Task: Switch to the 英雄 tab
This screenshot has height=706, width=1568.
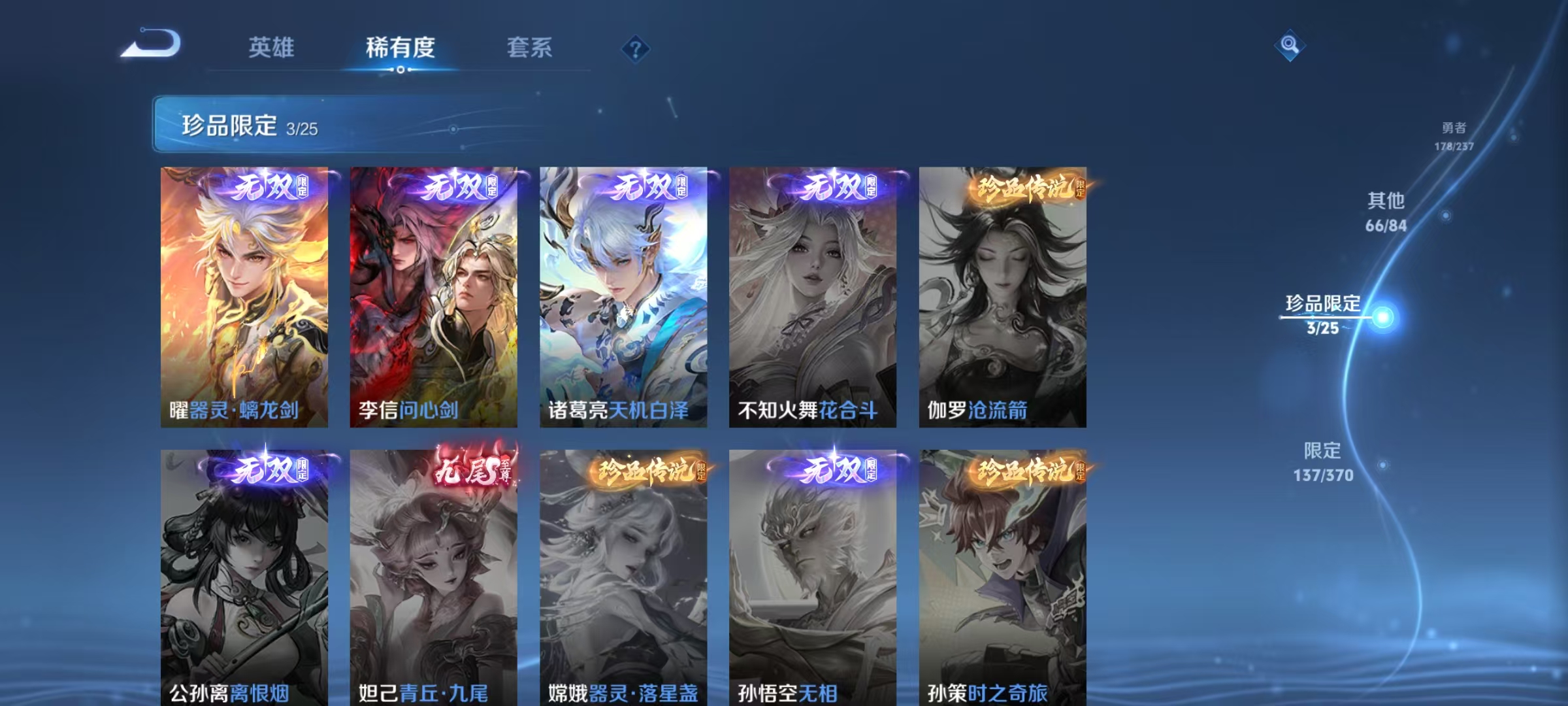Action: [x=271, y=47]
